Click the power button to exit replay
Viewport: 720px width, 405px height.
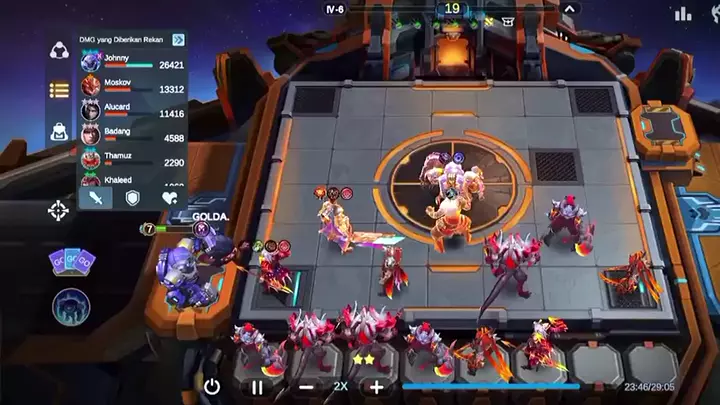(x=212, y=386)
